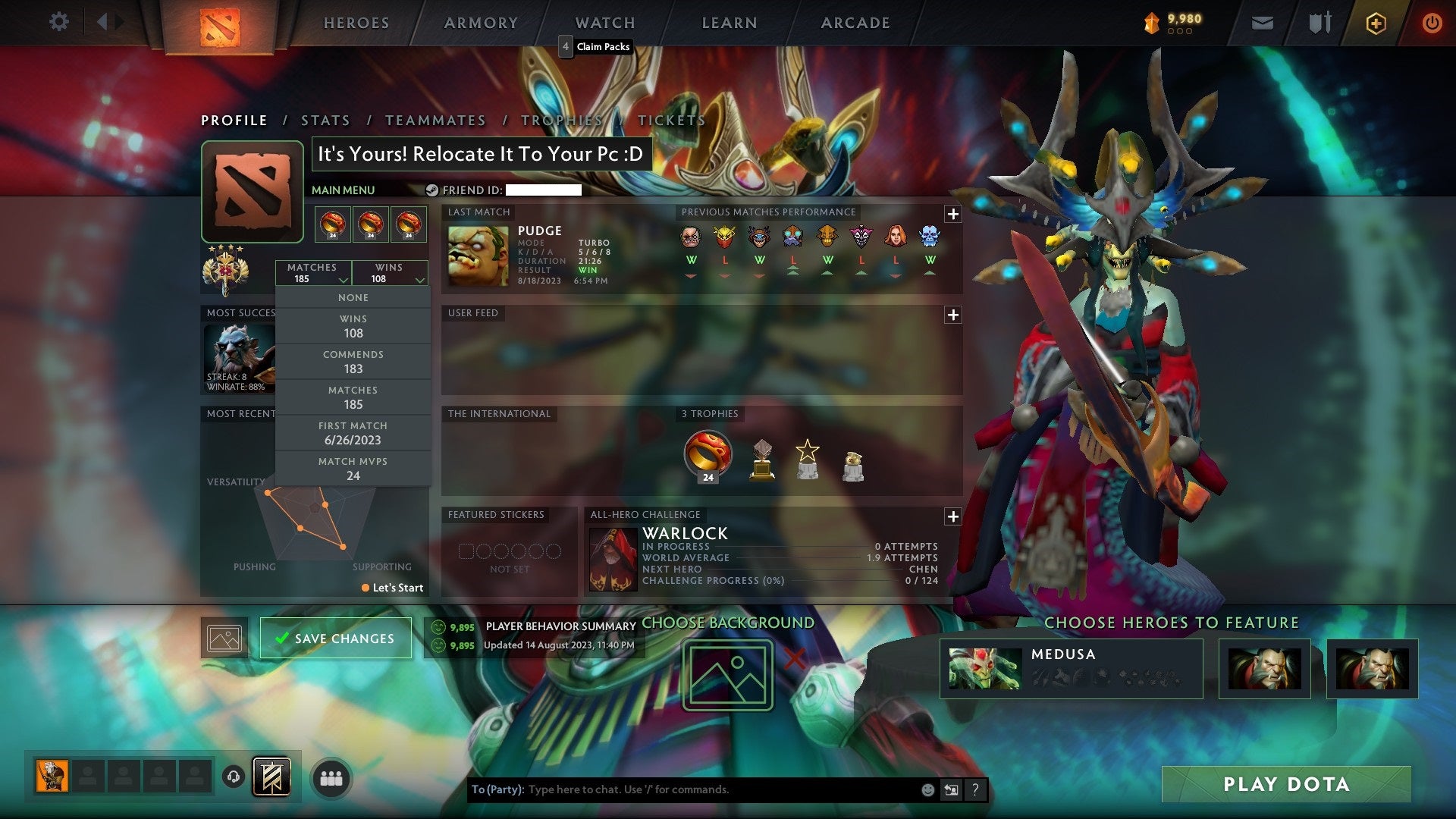Remove the chosen background with the red X

point(794,660)
